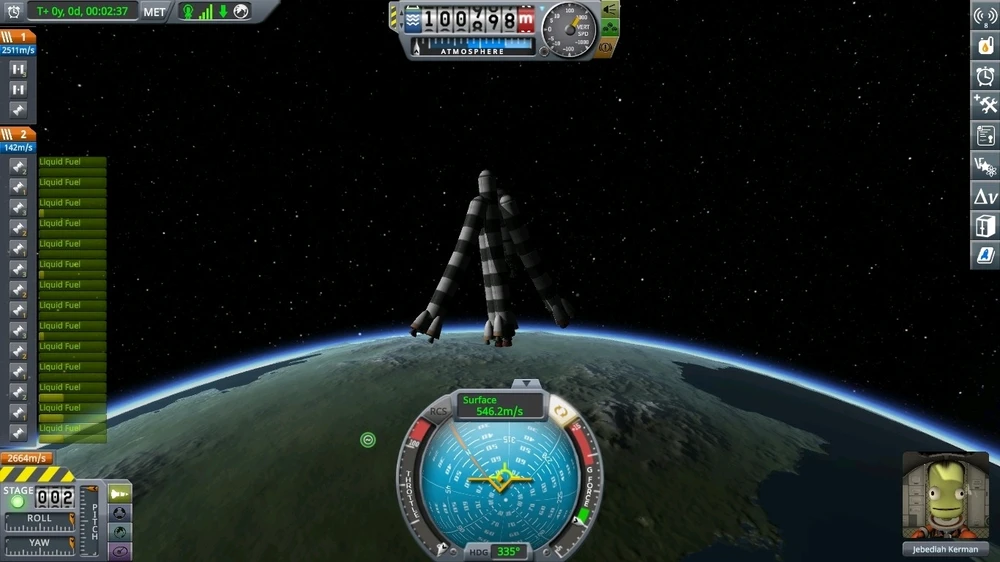Open the maneuver tool app
This screenshot has height=562, width=1000.
pyautogui.click(x=984, y=165)
